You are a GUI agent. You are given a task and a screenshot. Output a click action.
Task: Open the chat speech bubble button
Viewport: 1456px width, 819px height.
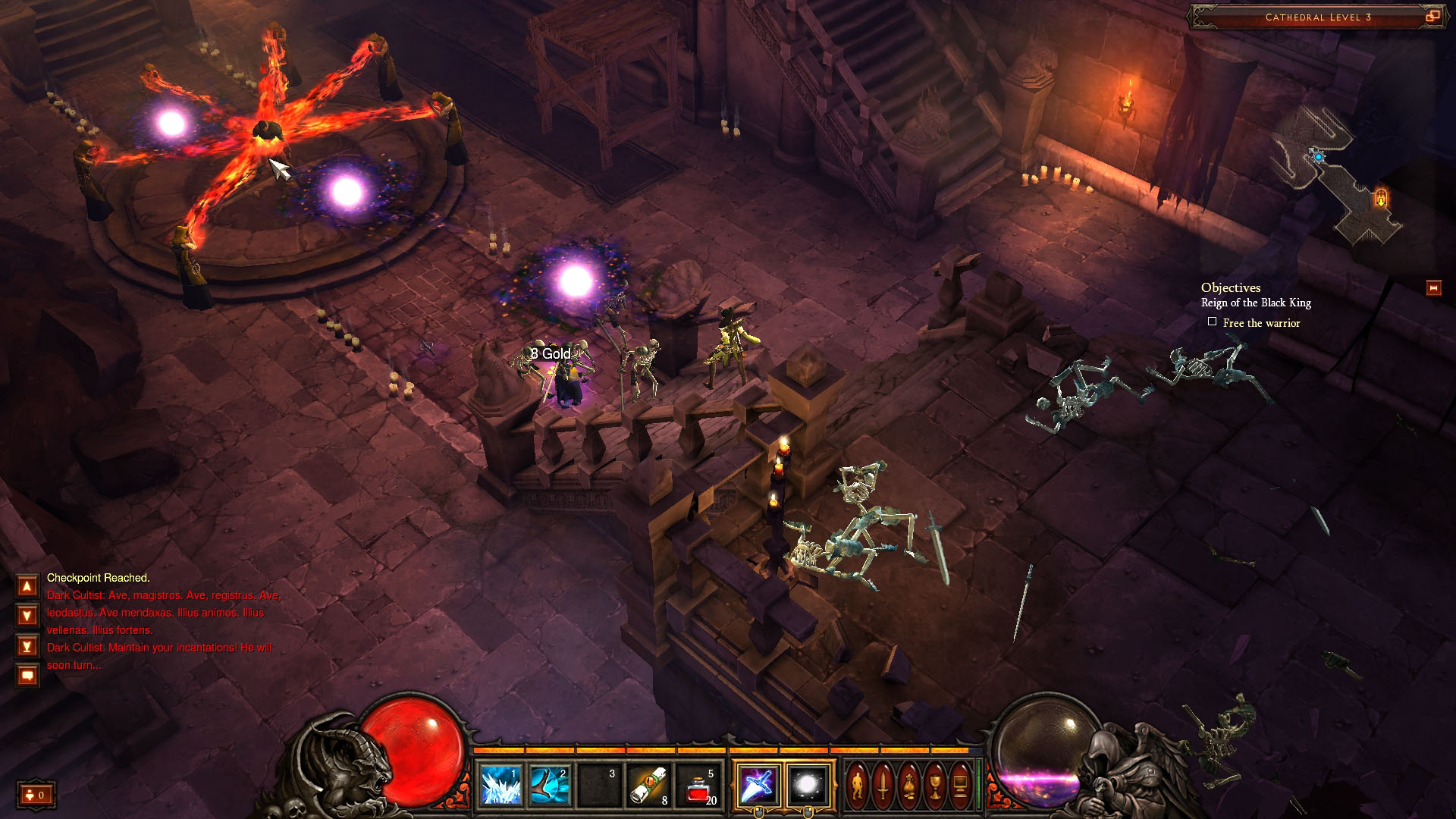27,675
